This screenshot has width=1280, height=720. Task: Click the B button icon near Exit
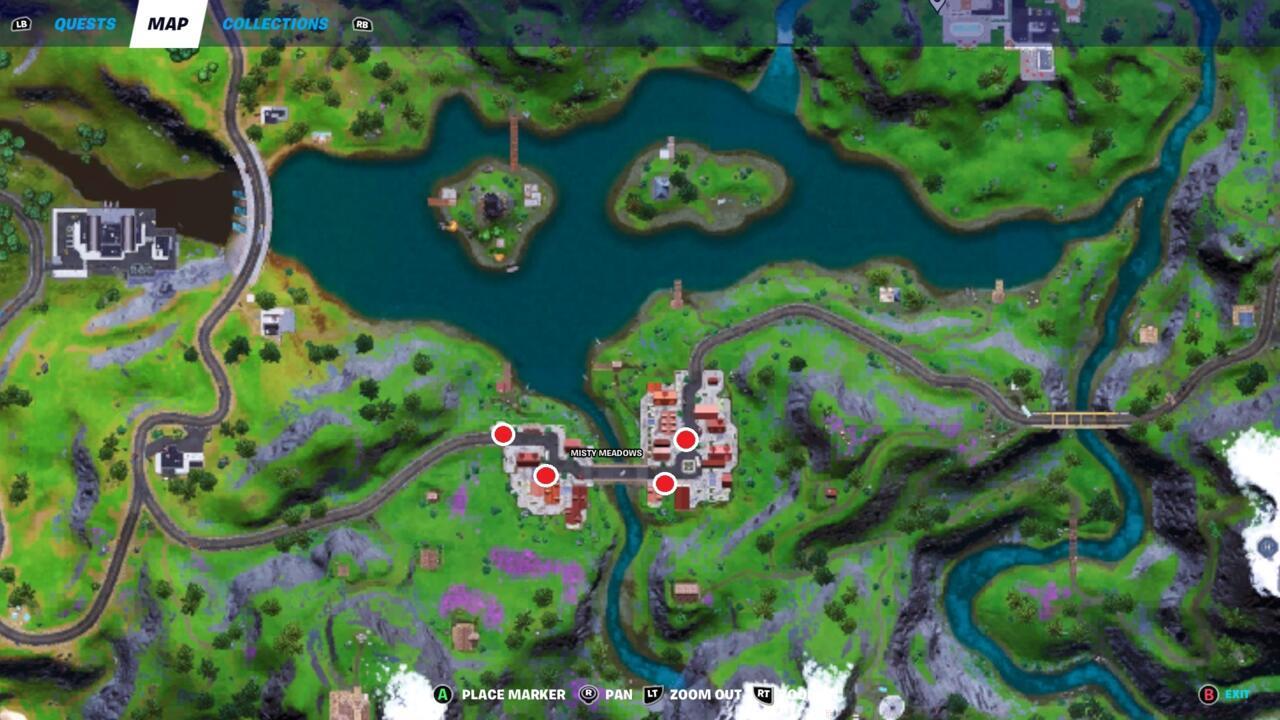click(x=1206, y=692)
